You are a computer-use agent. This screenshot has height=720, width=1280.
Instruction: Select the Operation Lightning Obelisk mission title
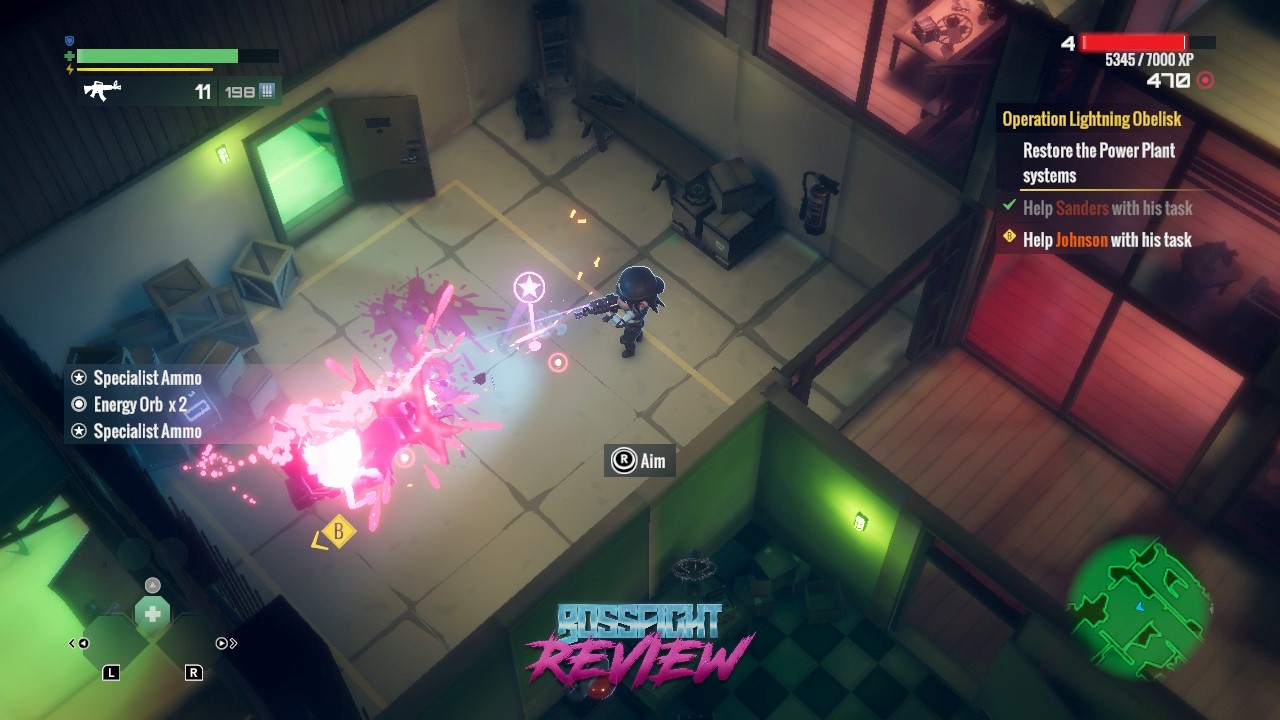(x=1092, y=119)
